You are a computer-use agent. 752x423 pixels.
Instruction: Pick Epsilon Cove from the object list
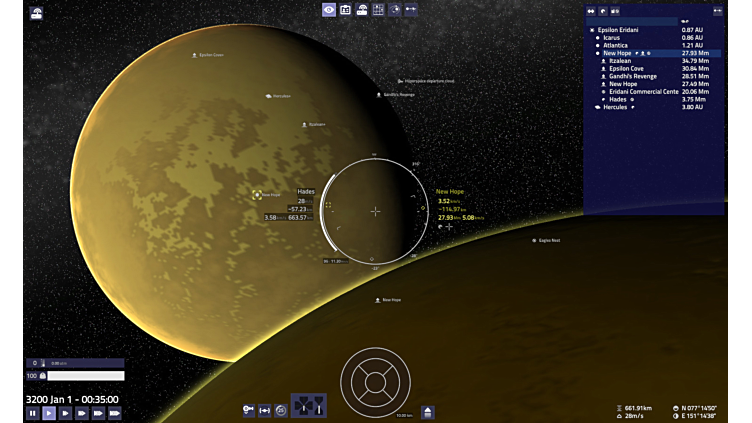tap(626, 69)
